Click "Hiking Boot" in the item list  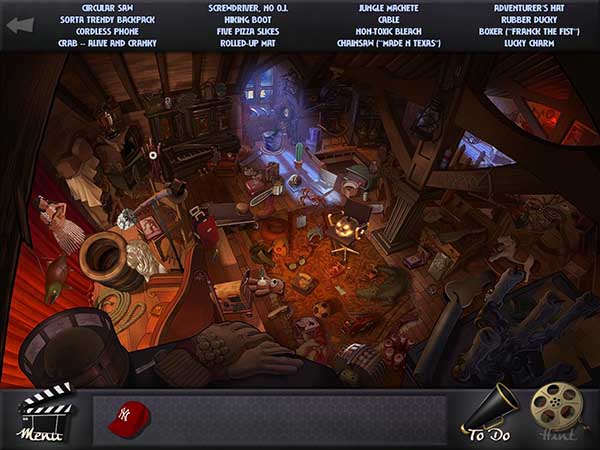coord(248,20)
